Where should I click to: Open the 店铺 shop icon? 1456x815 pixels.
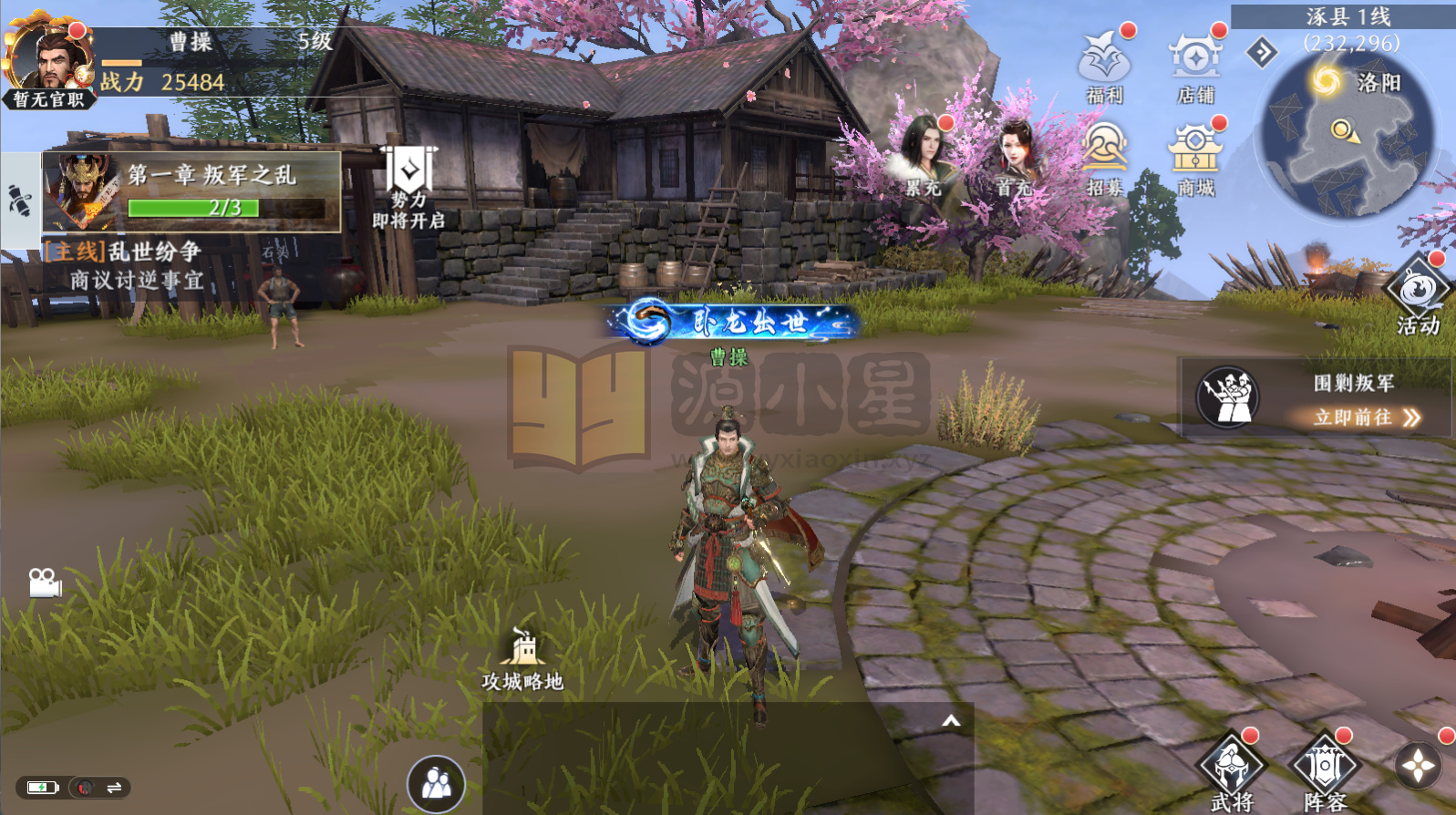[1195, 62]
